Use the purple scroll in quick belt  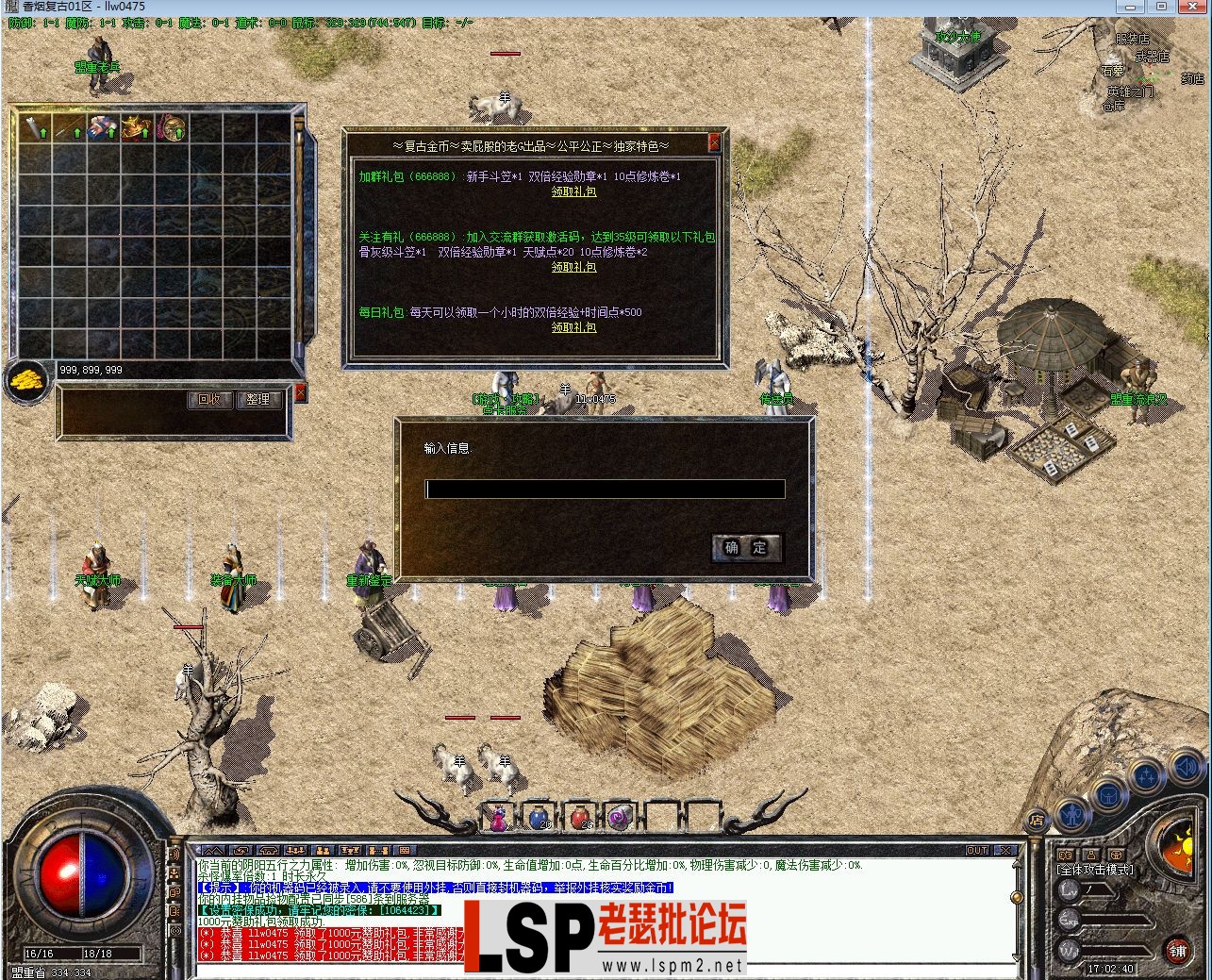[x=620, y=817]
